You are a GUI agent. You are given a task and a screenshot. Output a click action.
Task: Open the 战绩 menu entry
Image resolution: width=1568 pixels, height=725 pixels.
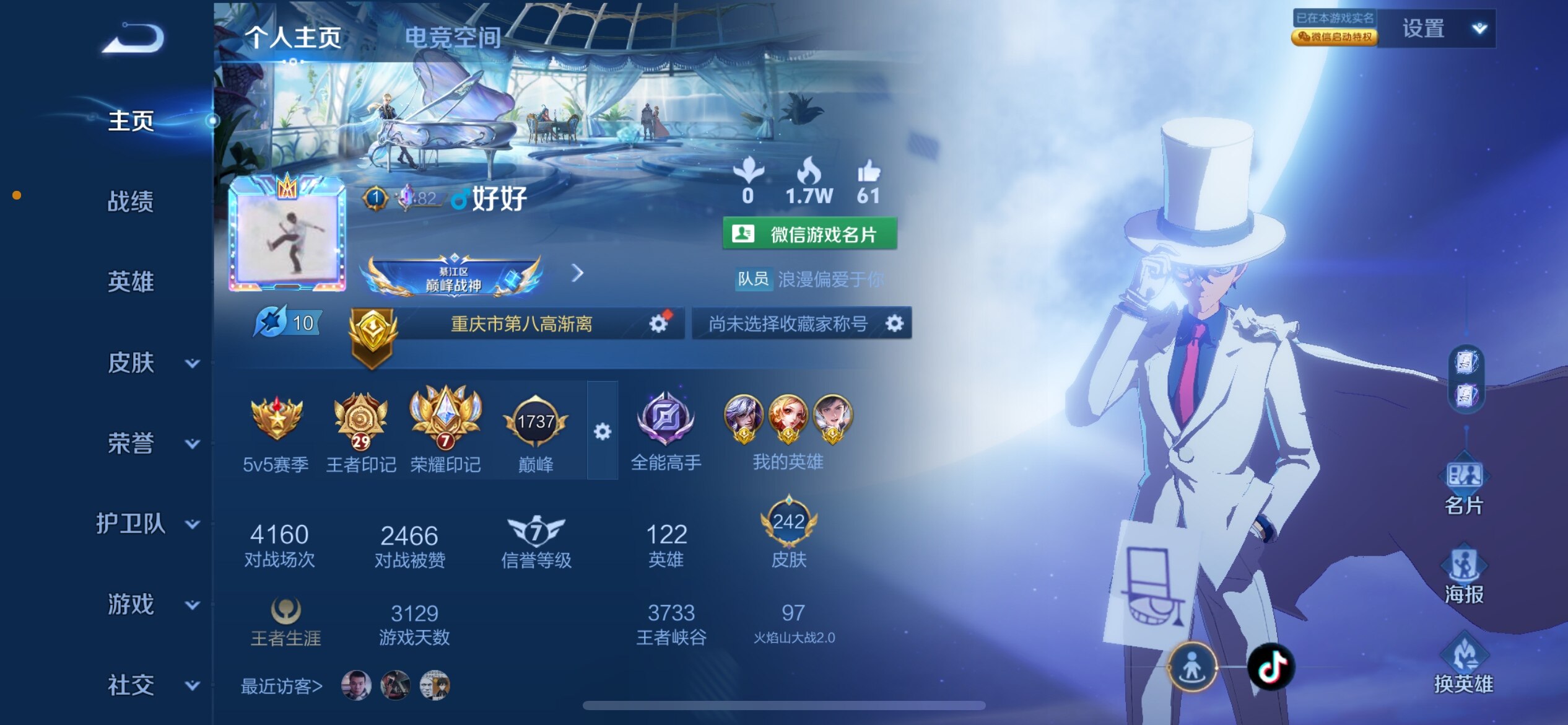tap(131, 201)
